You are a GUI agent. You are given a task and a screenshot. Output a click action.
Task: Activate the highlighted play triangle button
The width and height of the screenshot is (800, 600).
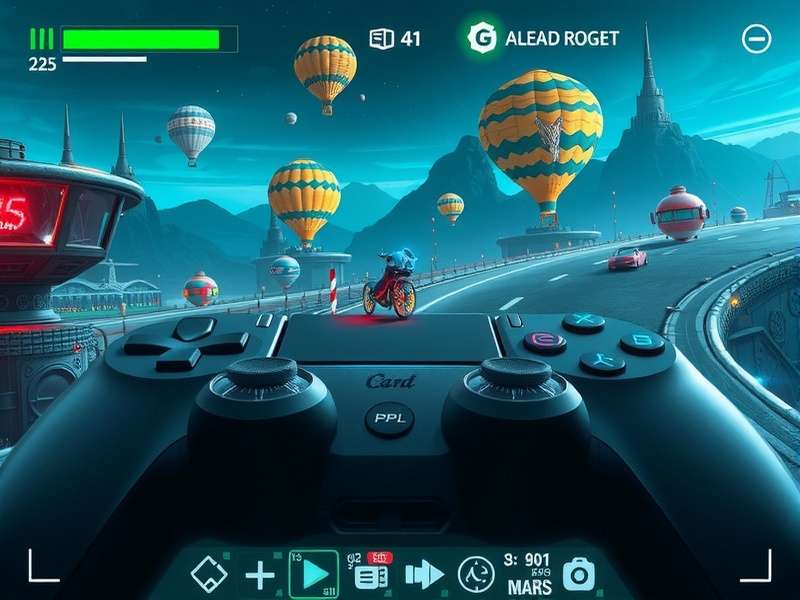pyautogui.click(x=314, y=574)
